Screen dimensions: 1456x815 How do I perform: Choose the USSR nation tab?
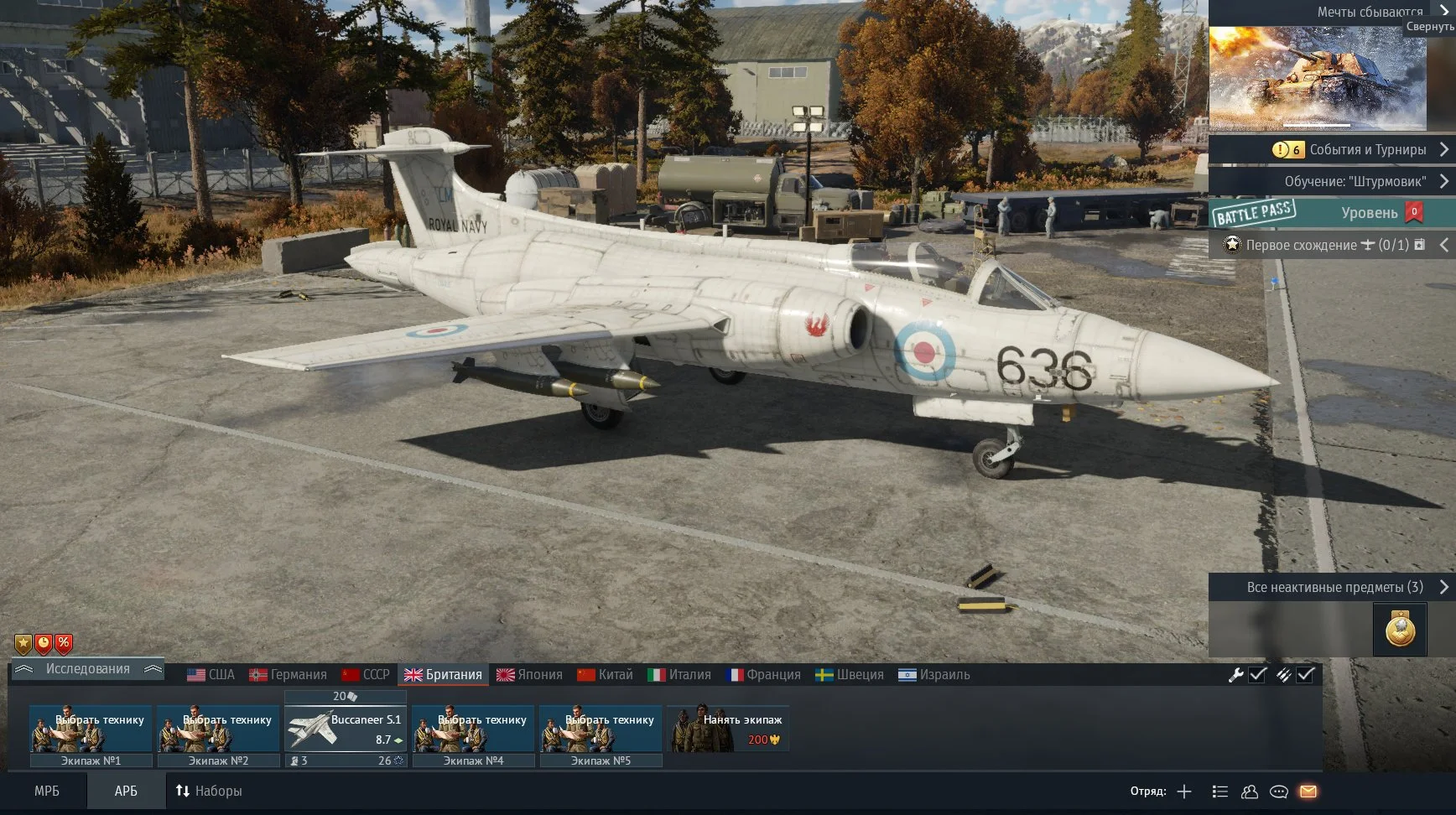point(366,675)
